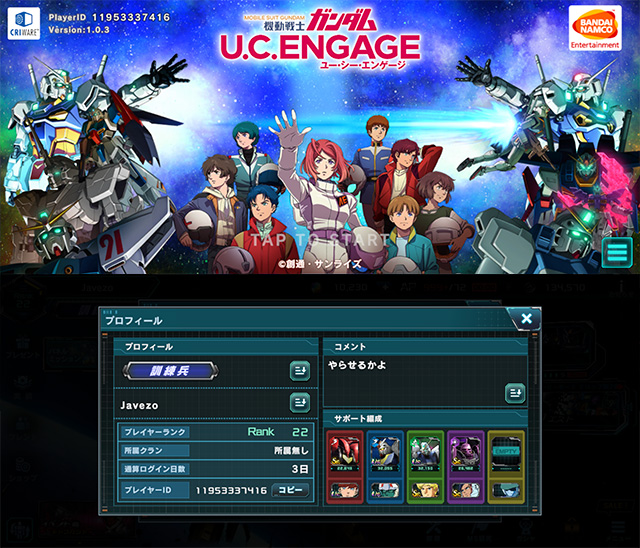The width and height of the screenshot is (640, 548).
Task: Edit the 訓練兵 title badge
Action: click(299, 371)
